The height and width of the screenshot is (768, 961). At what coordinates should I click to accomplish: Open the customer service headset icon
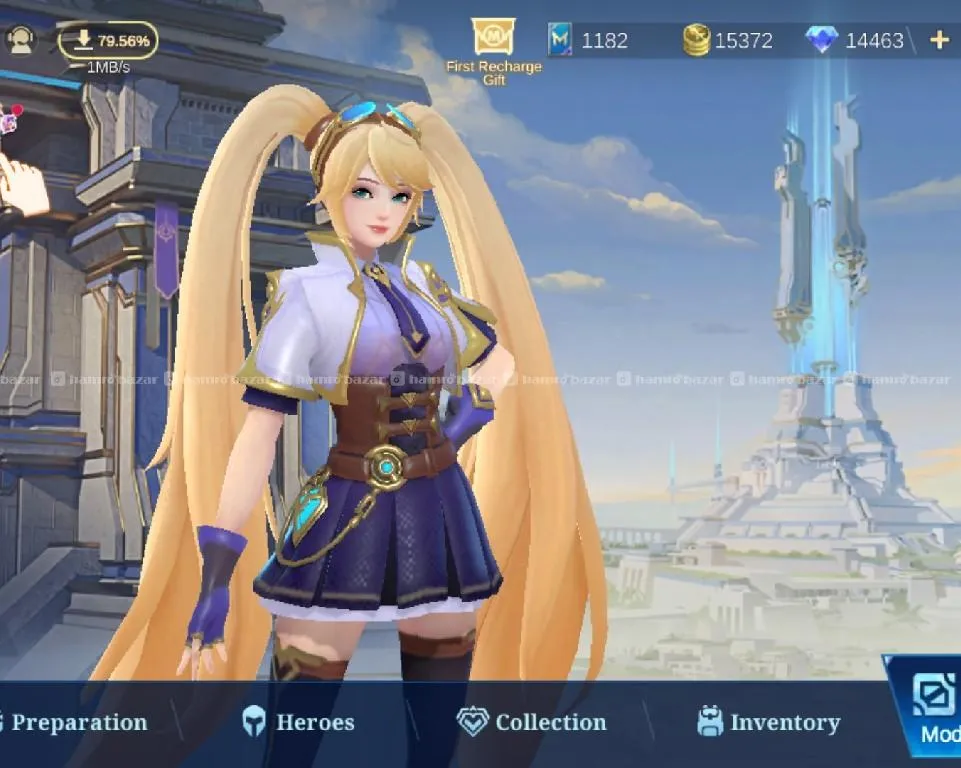tap(21, 41)
